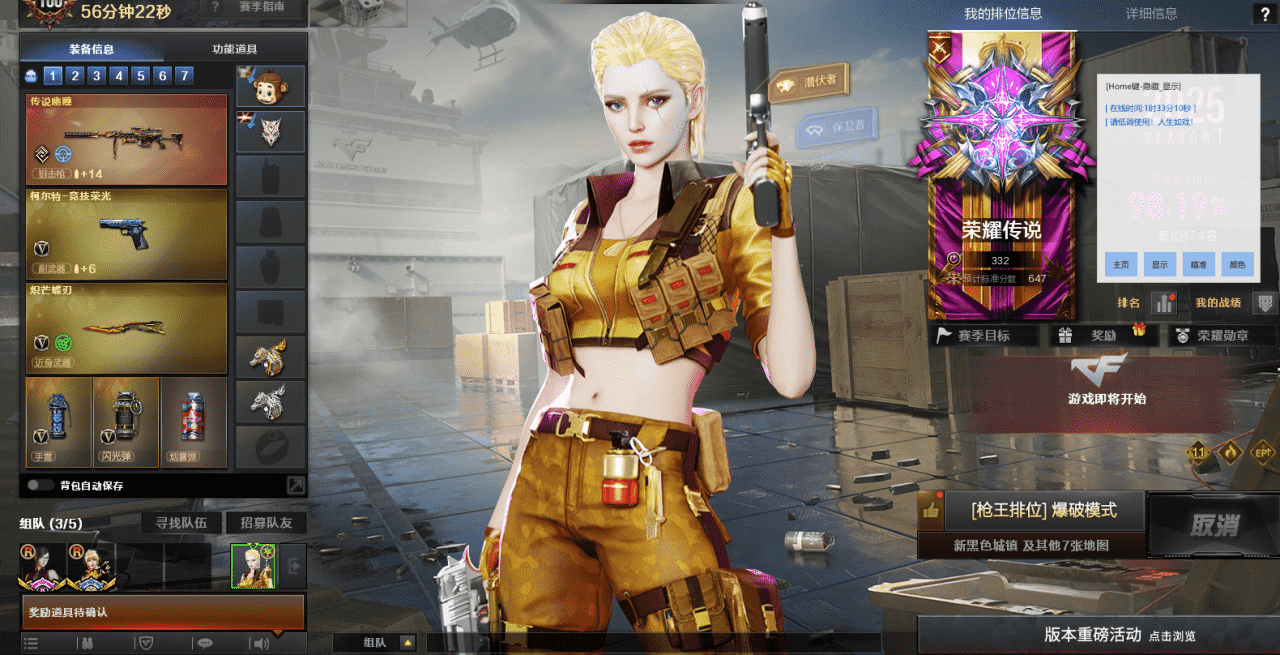The width and height of the screenshot is (1280, 655).
Task: Toggle 背包自动保存 switch
Action: coord(41,485)
